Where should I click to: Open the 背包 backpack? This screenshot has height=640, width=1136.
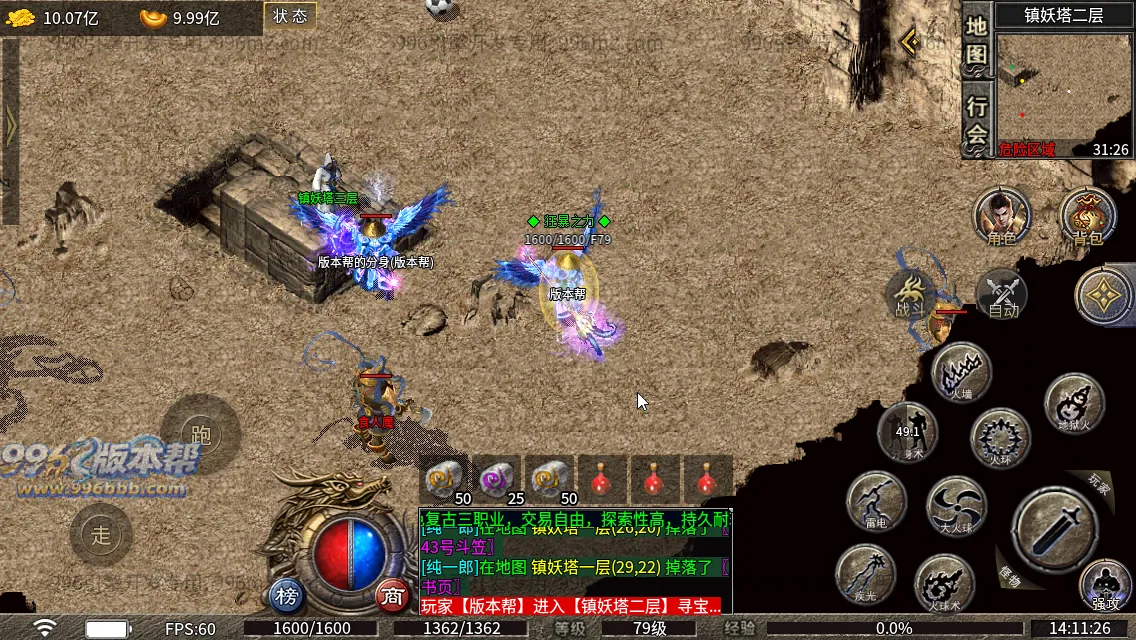point(1088,216)
